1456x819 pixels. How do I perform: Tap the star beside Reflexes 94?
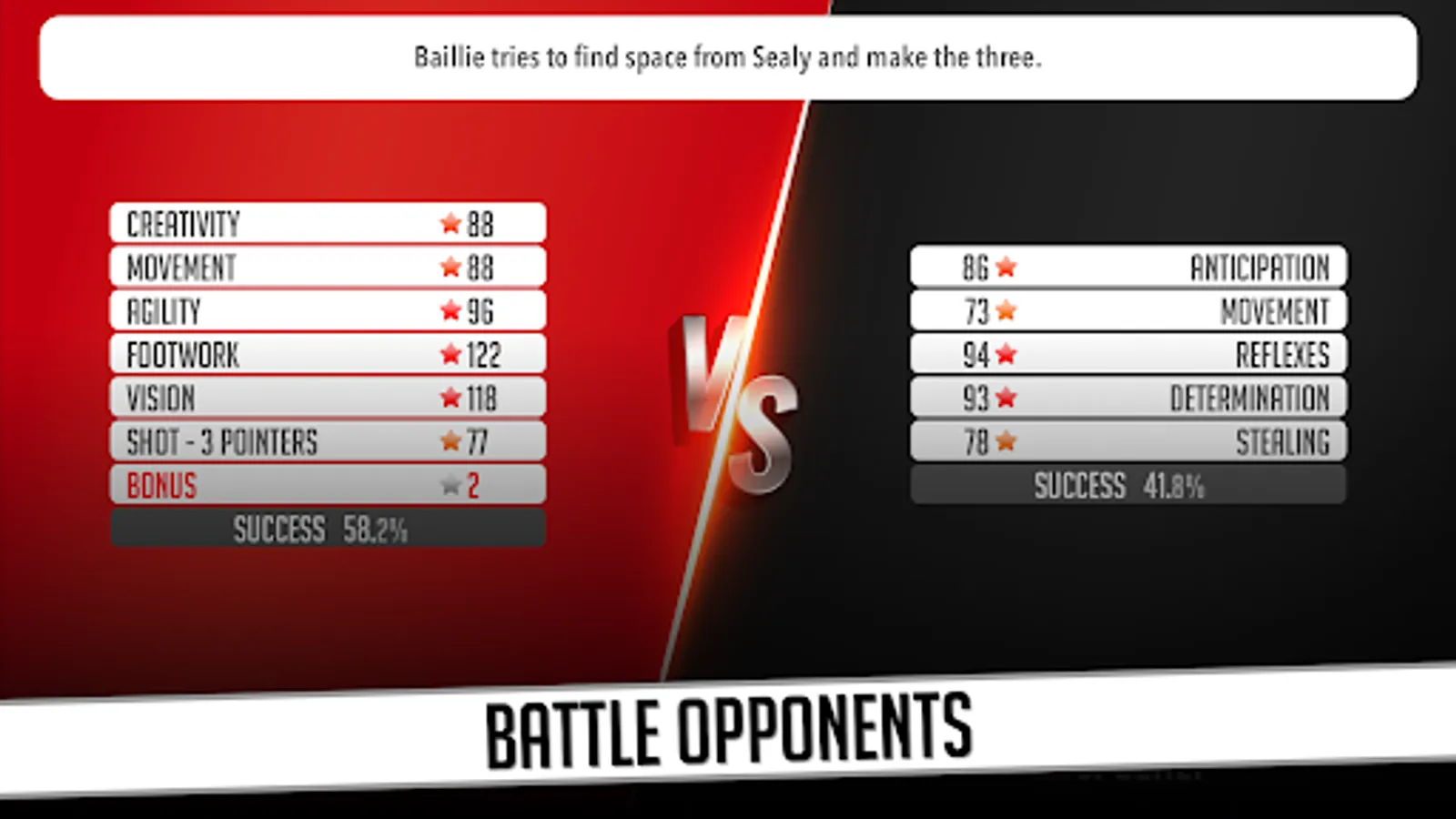point(1006,353)
